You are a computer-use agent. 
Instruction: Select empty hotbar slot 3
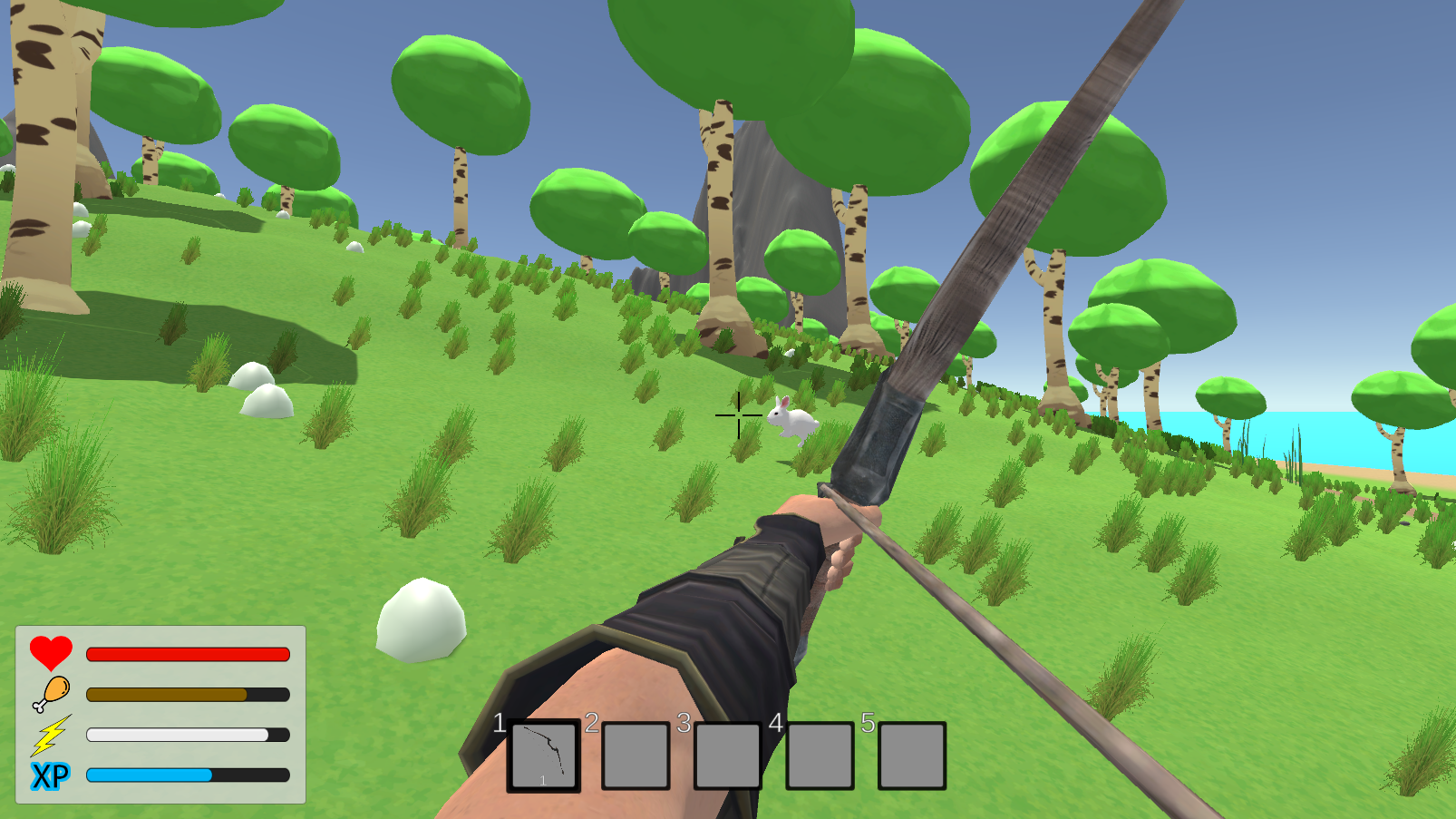coord(728,756)
